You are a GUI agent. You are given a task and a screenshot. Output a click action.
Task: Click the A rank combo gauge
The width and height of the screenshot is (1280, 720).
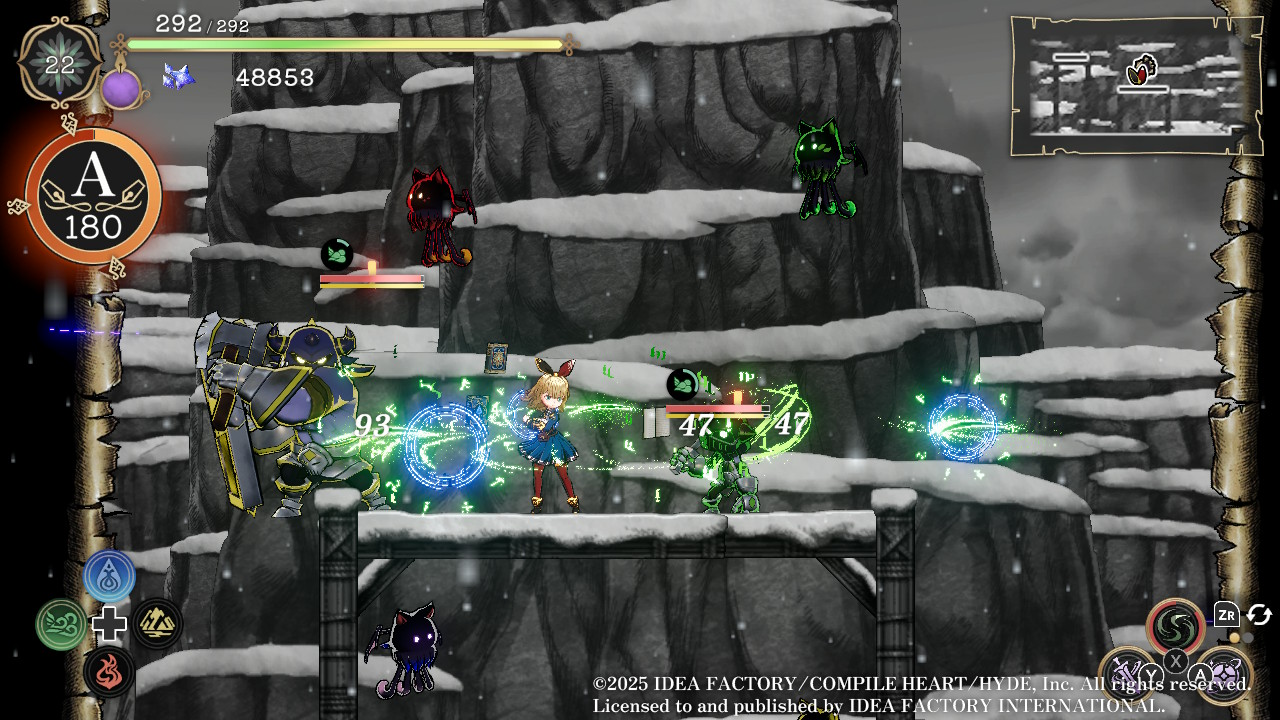(x=94, y=197)
